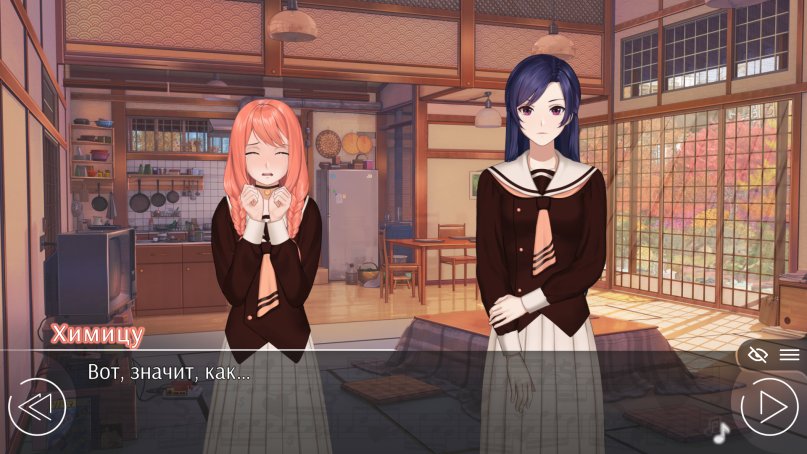This screenshot has height=454, width=807.
Task: Click the music note icon
Action: tap(718, 431)
